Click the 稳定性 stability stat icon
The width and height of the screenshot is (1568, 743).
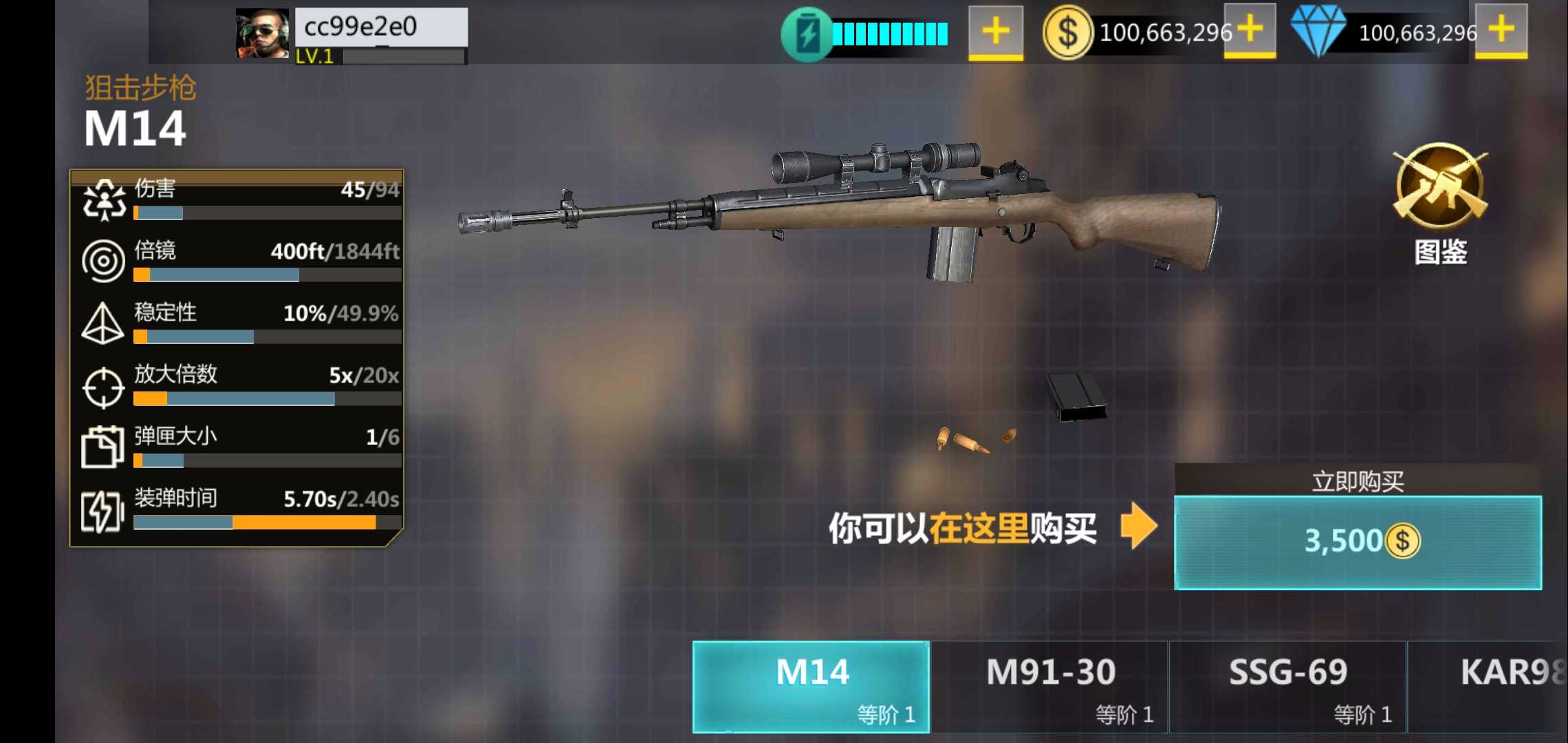[x=102, y=322]
